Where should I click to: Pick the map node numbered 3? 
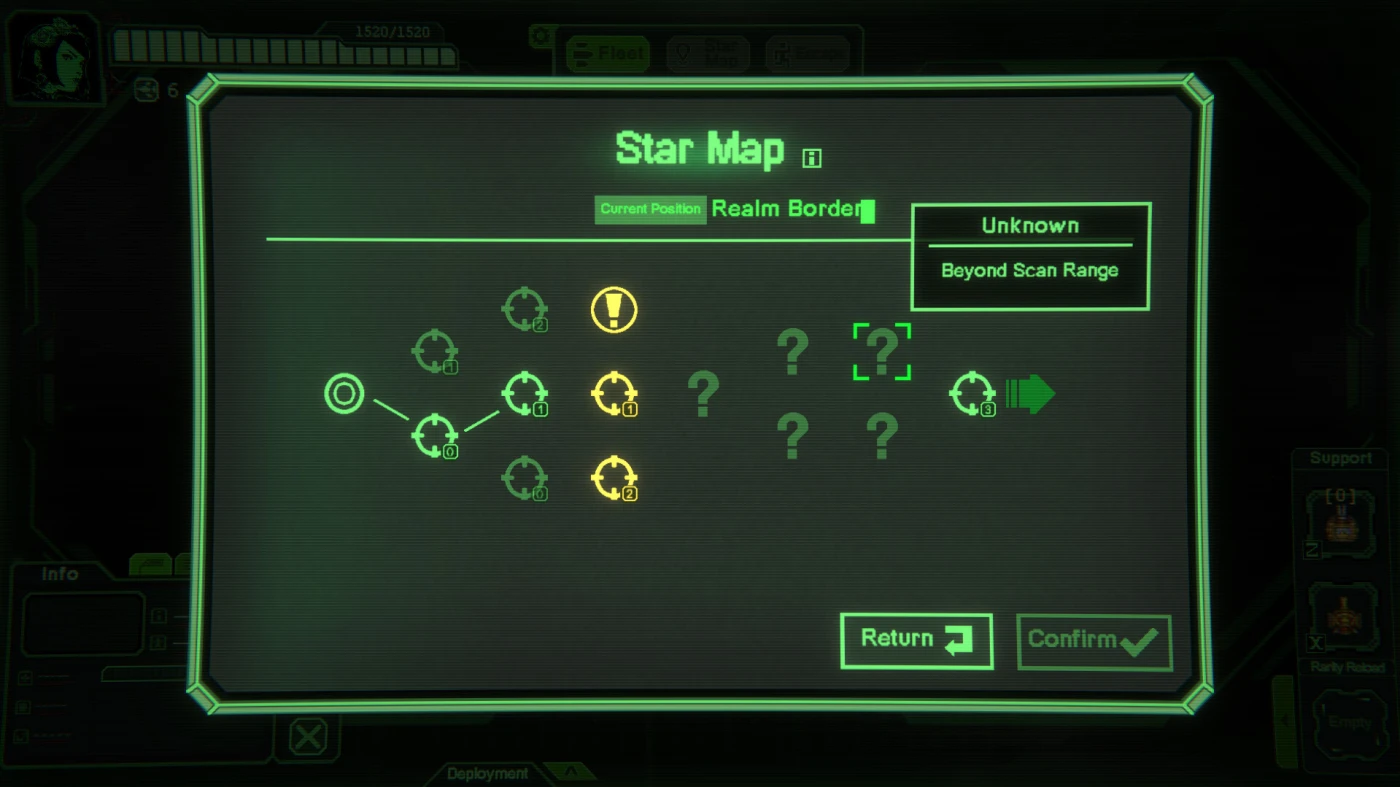coord(972,394)
